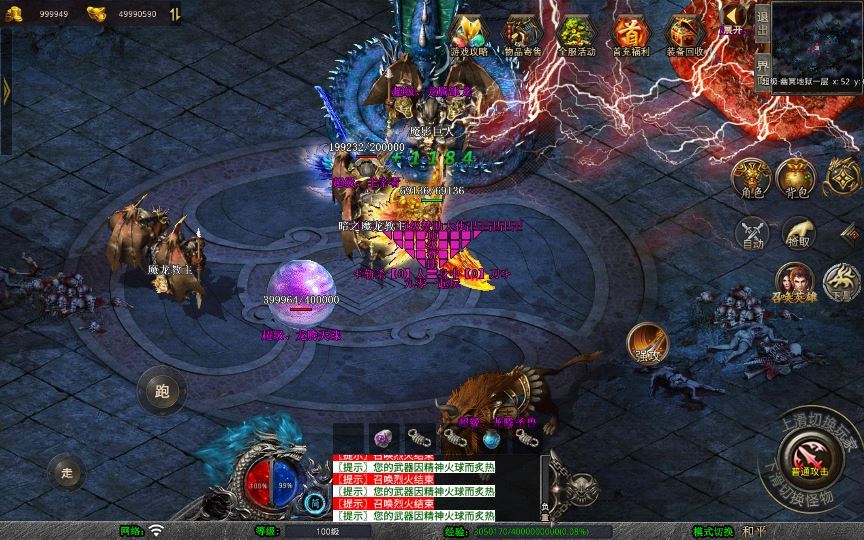Screen dimensions: 864x540
Task: Select the purple gem quick-slot item
Action: pos(382,438)
